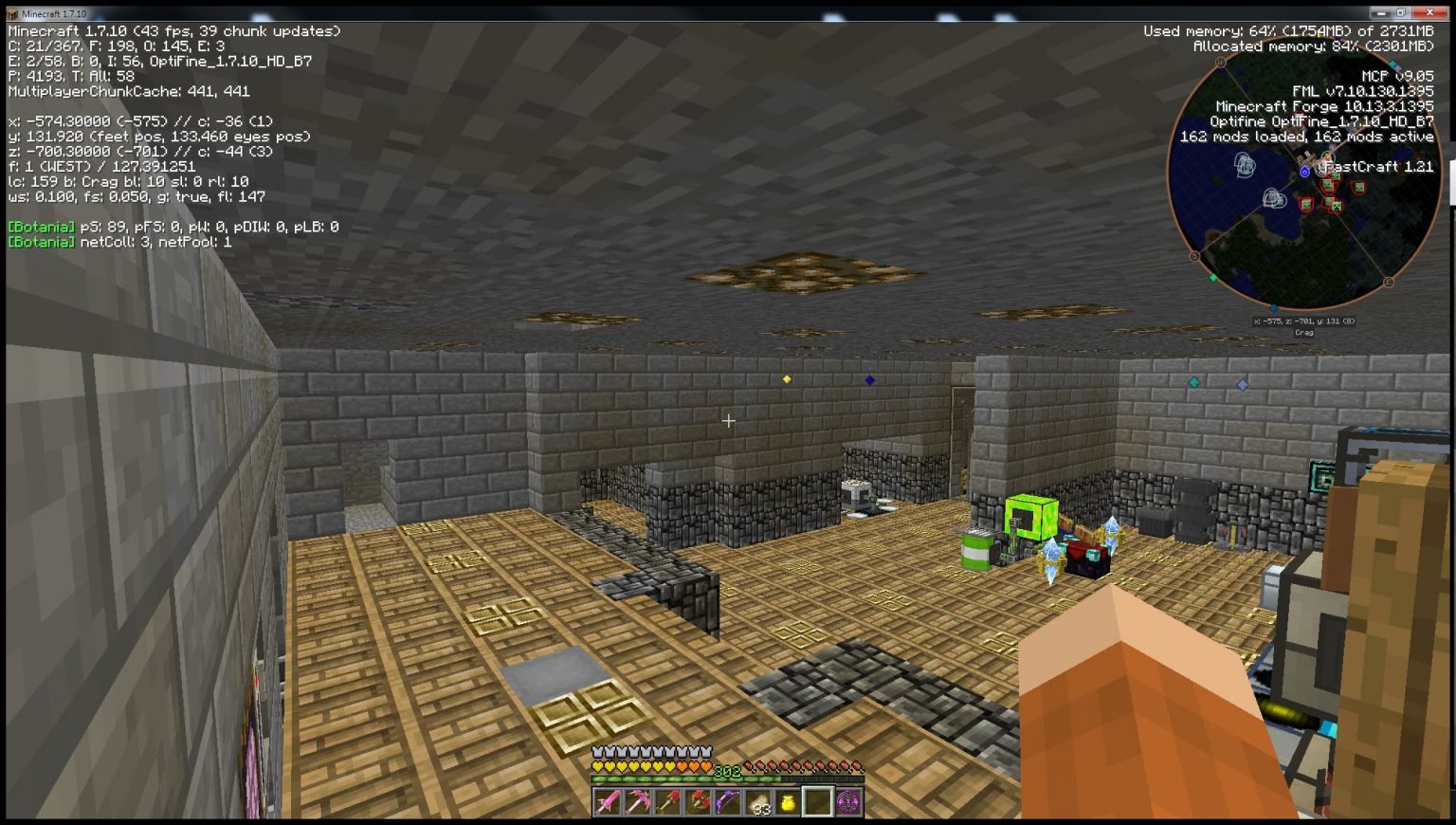Image resolution: width=1456 pixels, height=825 pixels.
Task: Select the pink battleaxe in hotbar slot two
Action: [640, 801]
